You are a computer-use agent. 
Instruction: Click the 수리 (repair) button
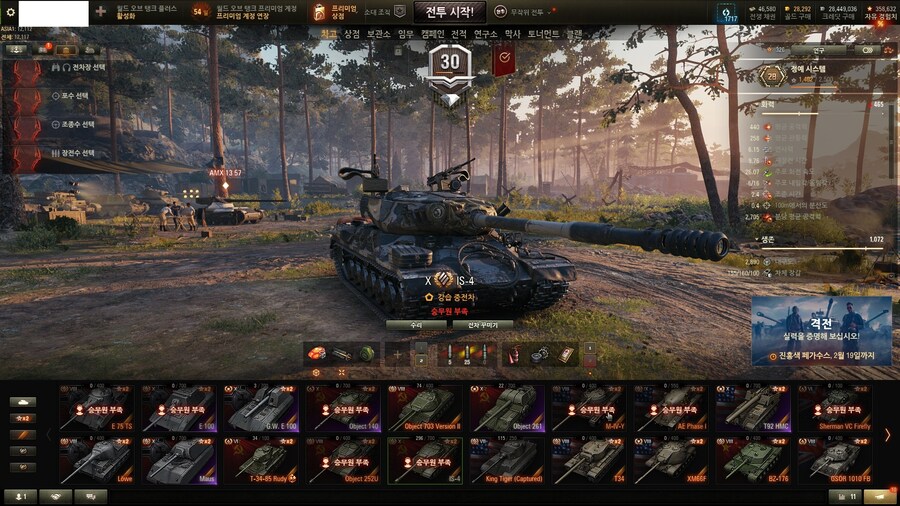(415, 325)
